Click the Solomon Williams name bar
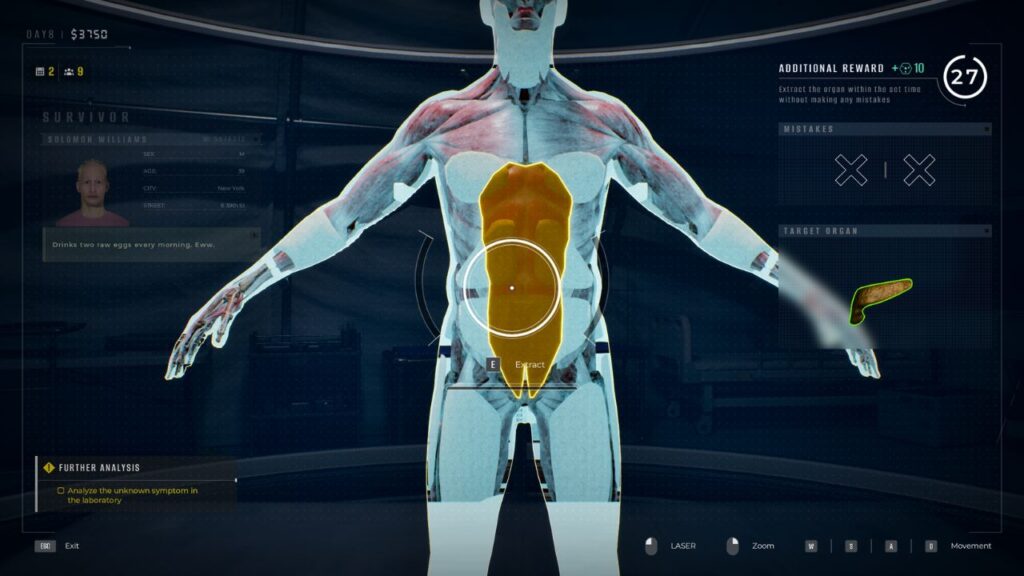 point(150,139)
